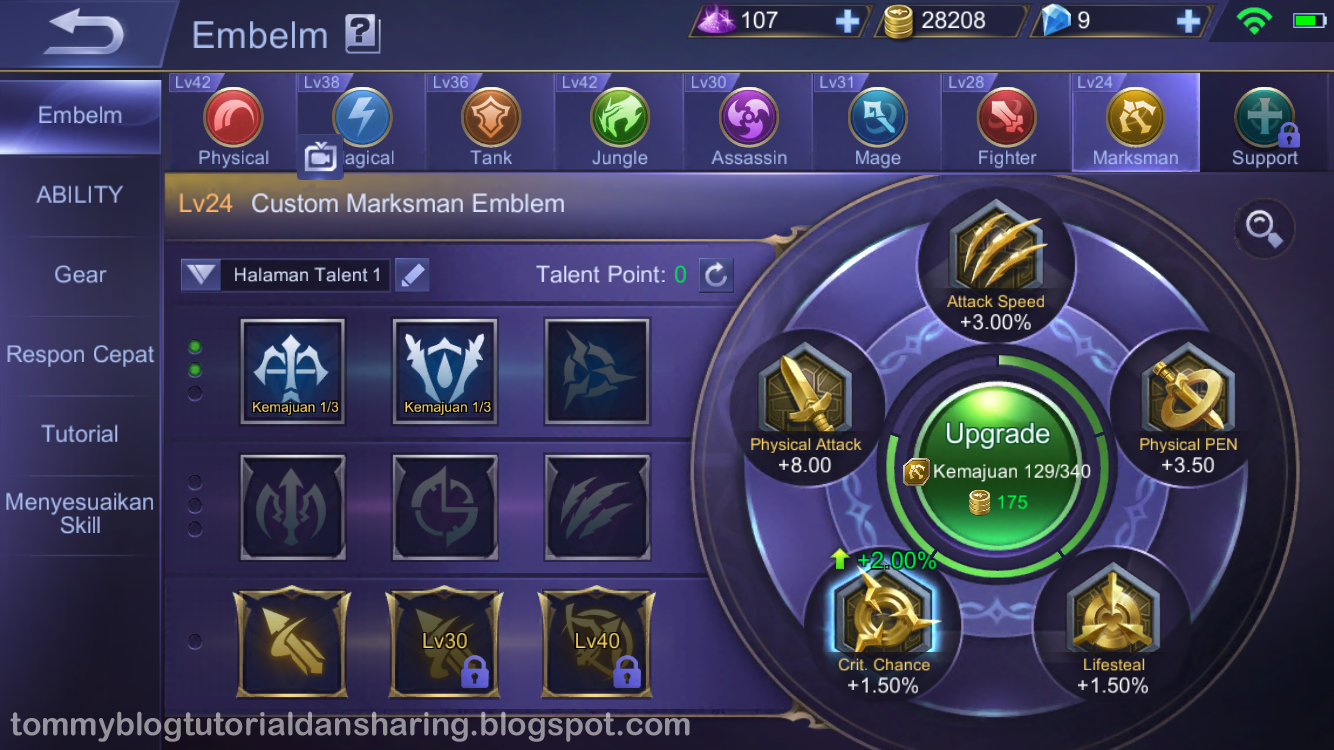
Task: Toggle the second green indicator dot
Action: point(195,371)
